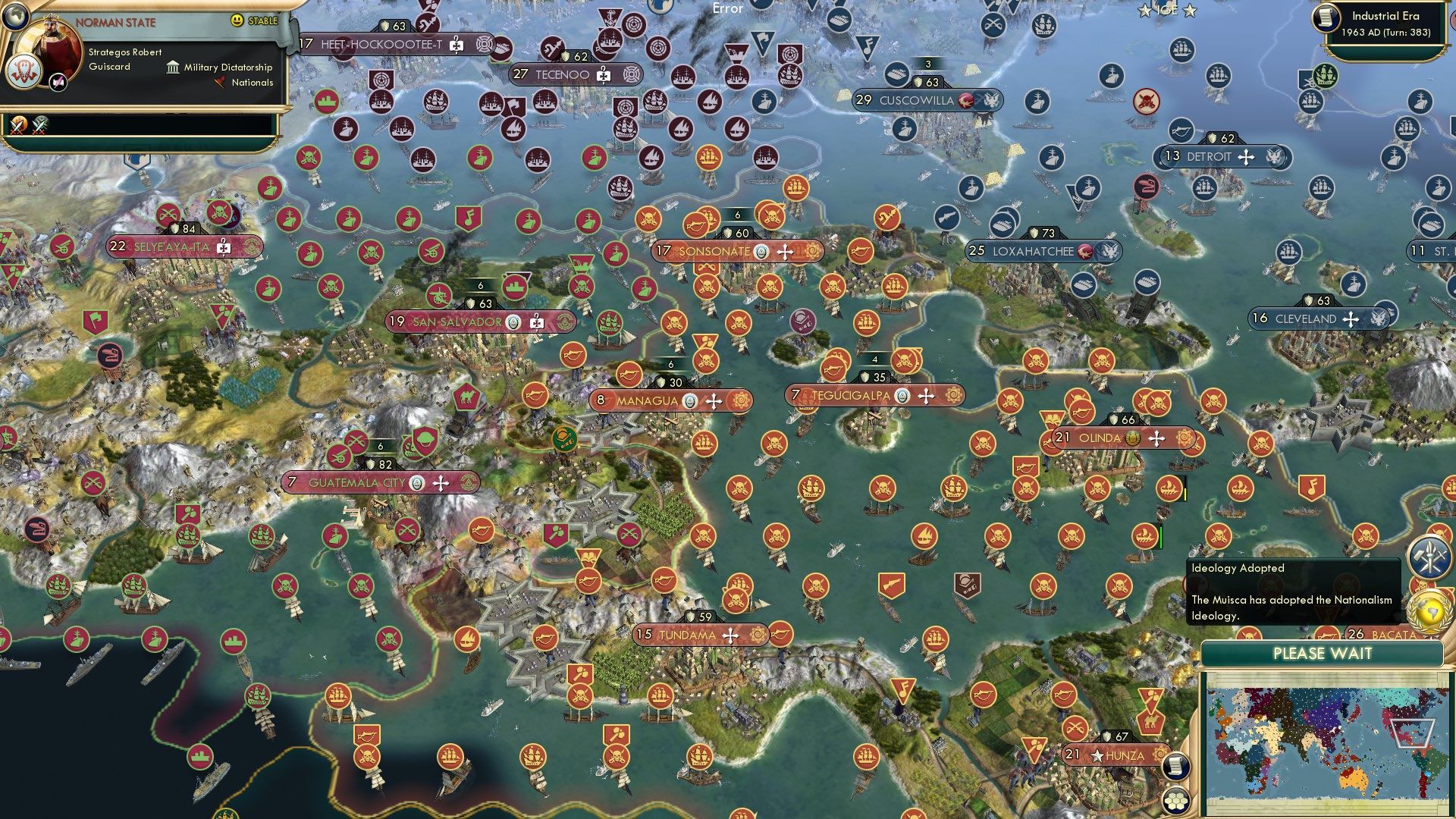Viewport: 1456px width, 819px height.
Task: Click the Military Dictatorship government icon
Action: click(x=173, y=68)
